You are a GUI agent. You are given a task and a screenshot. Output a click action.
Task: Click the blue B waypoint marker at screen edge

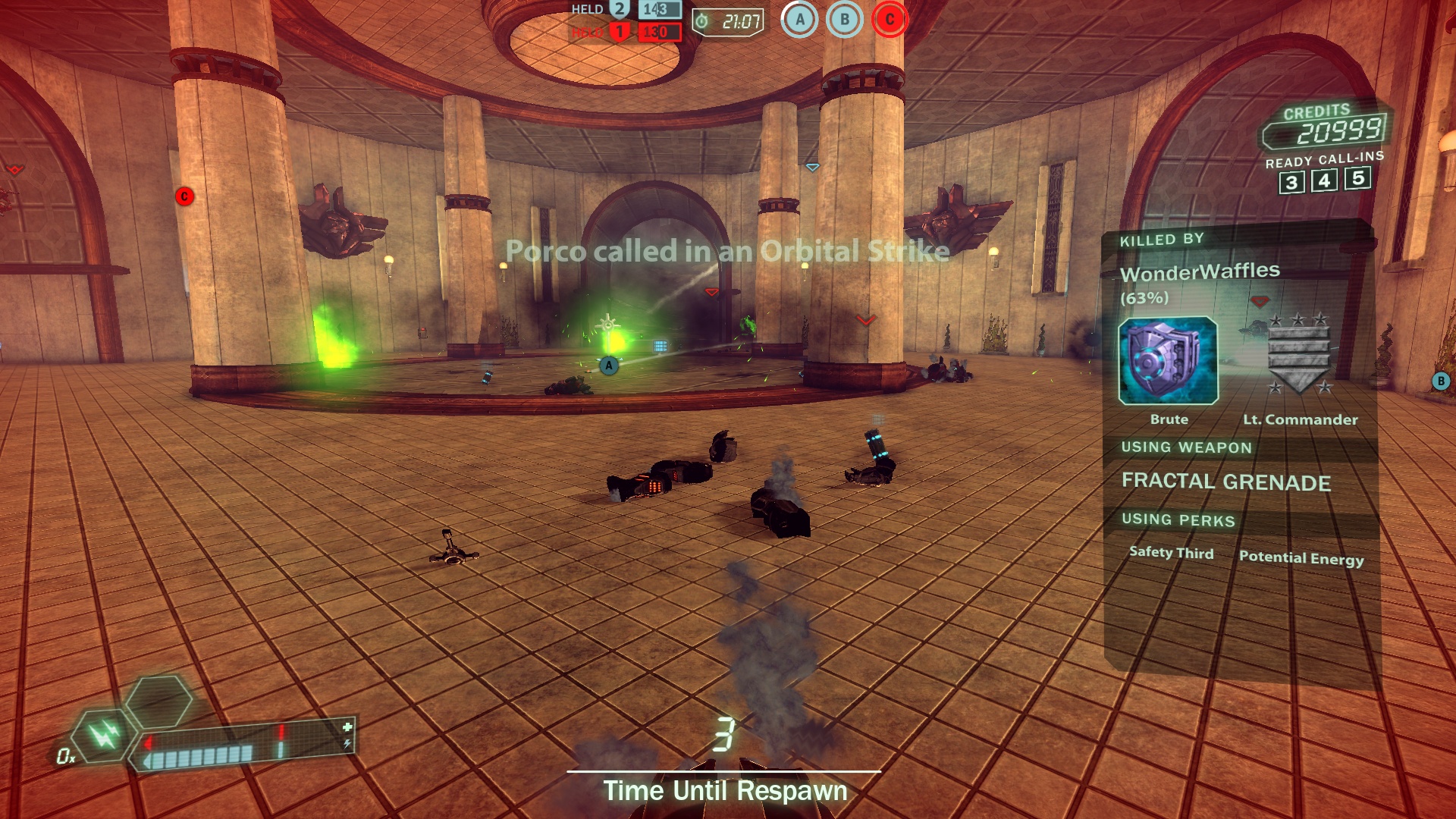pos(1441,381)
